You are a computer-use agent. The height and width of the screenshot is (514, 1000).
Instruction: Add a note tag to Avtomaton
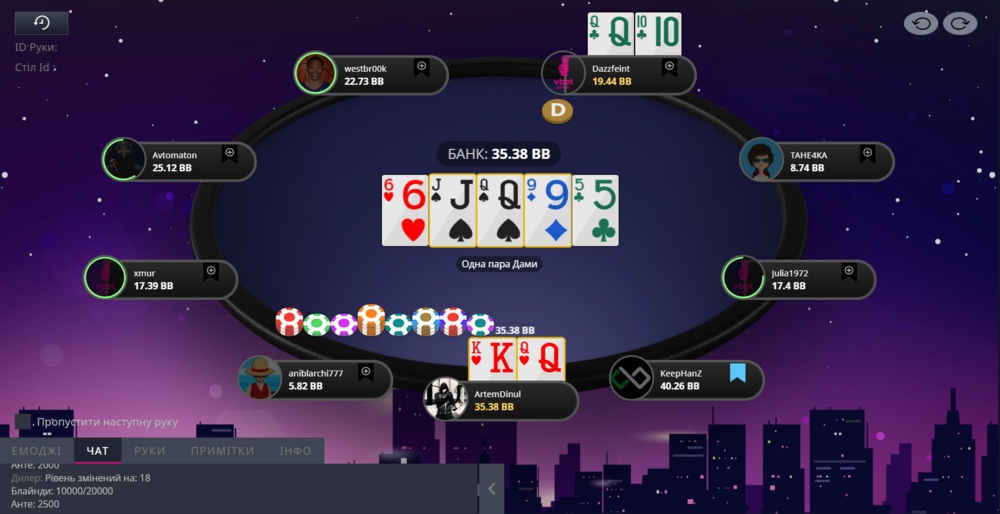tap(229, 153)
